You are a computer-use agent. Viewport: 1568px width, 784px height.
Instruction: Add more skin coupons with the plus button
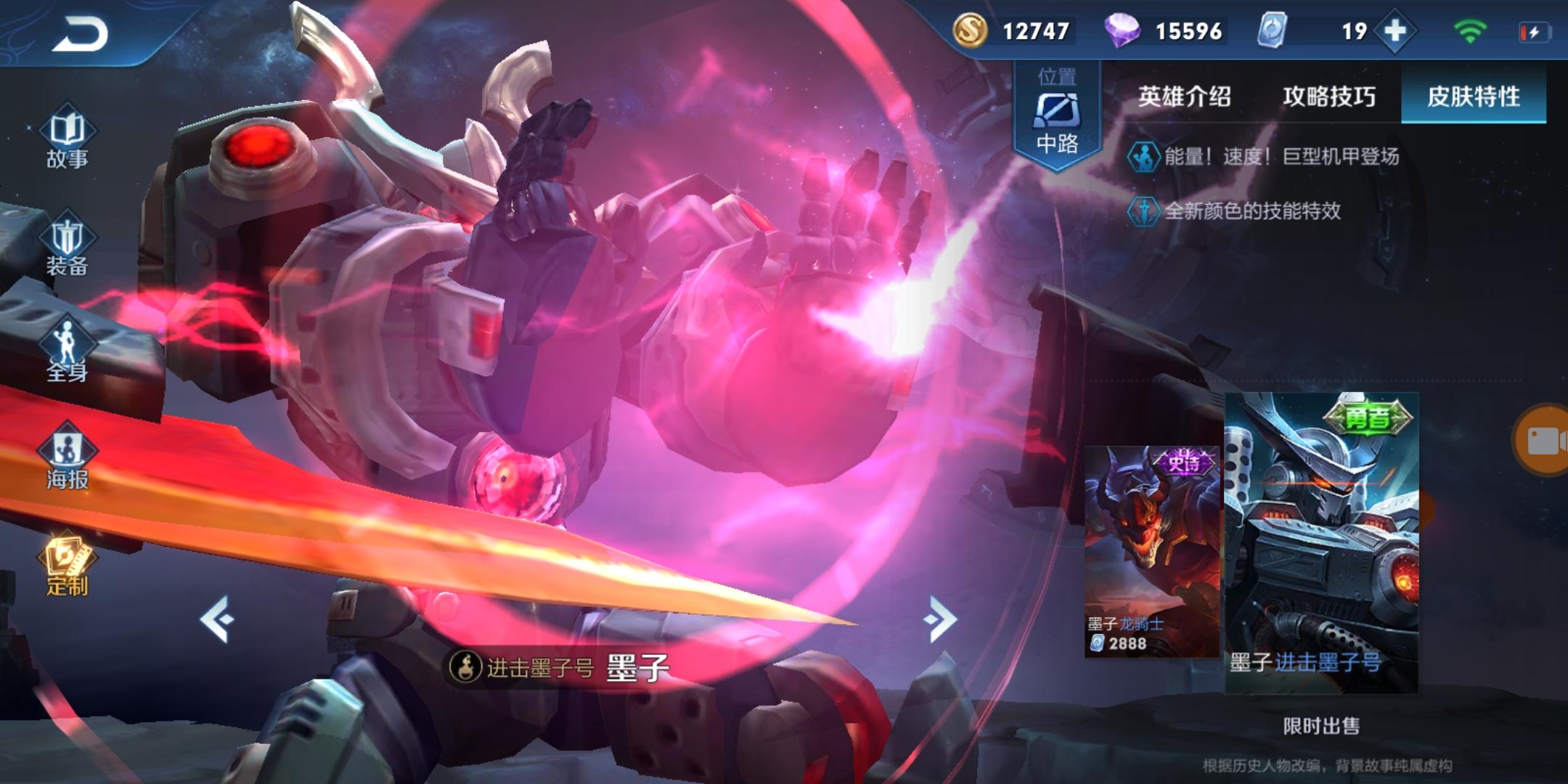pyautogui.click(x=1395, y=31)
